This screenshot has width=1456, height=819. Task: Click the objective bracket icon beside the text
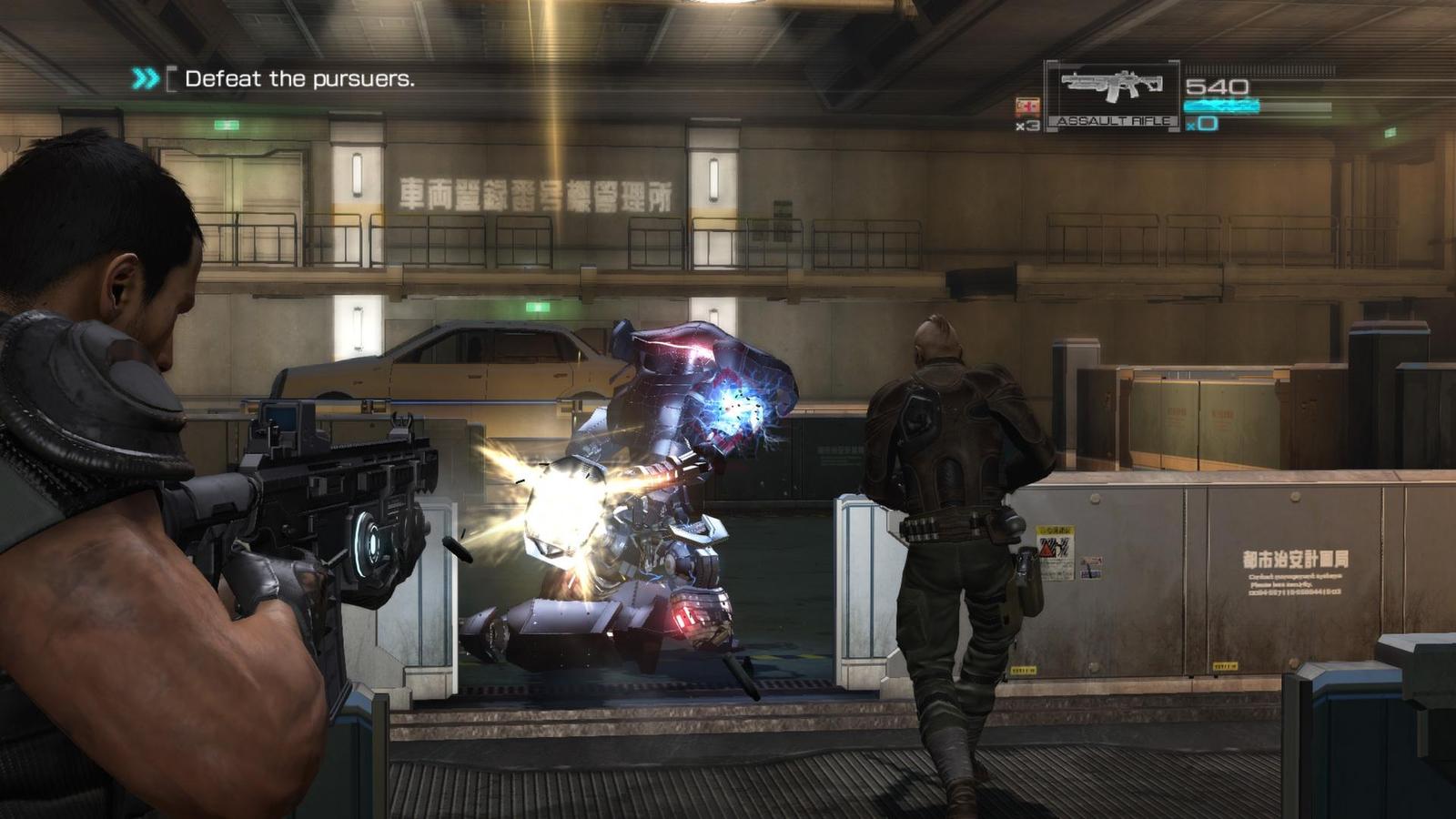click(173, 80)
